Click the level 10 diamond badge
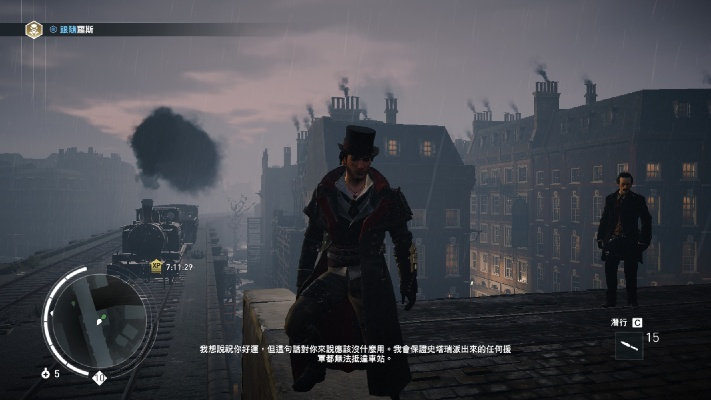The height and width of the screenshot is (400, 711). point(99,377)
